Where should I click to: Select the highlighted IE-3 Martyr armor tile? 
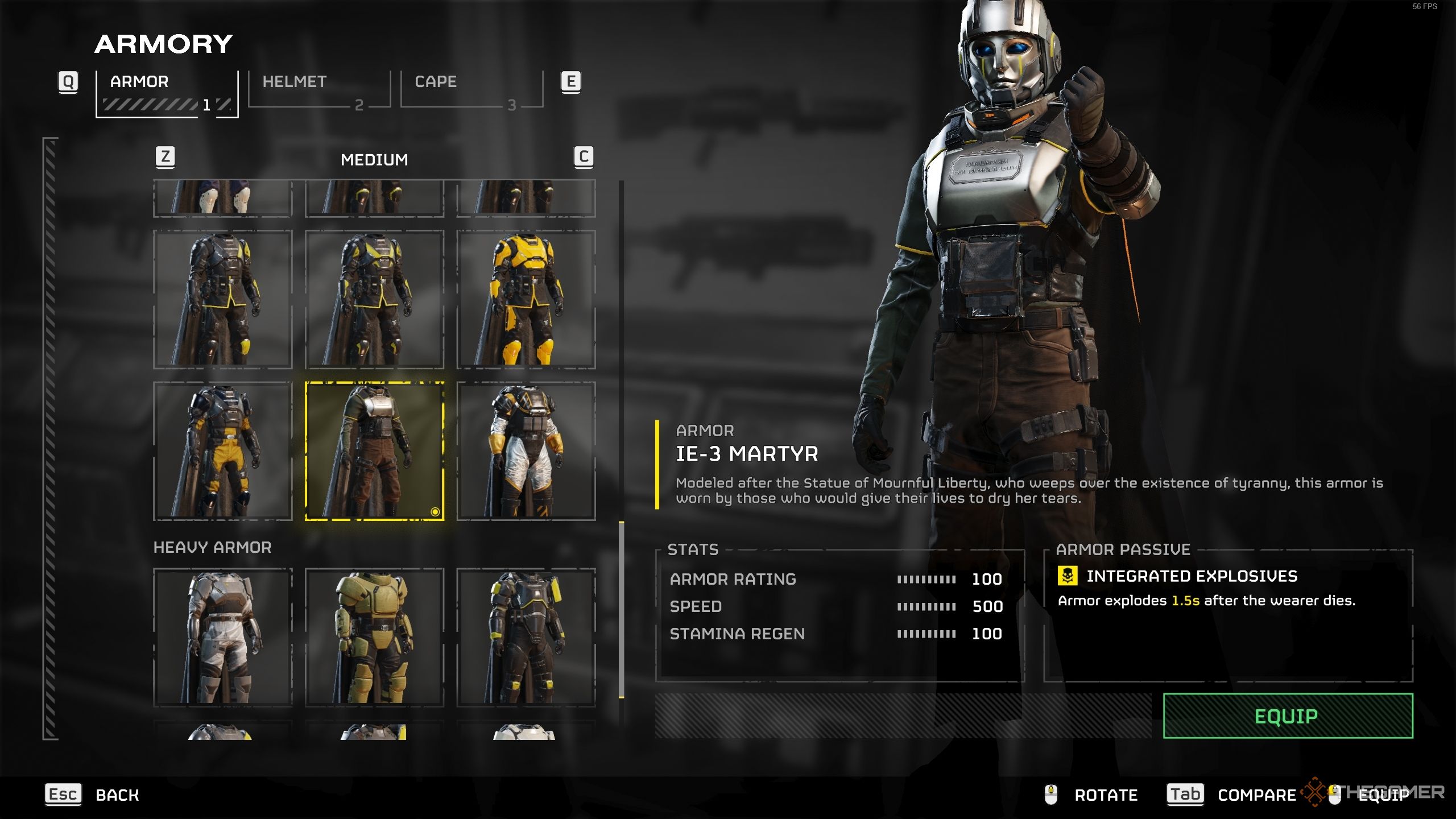coord(375,451)
